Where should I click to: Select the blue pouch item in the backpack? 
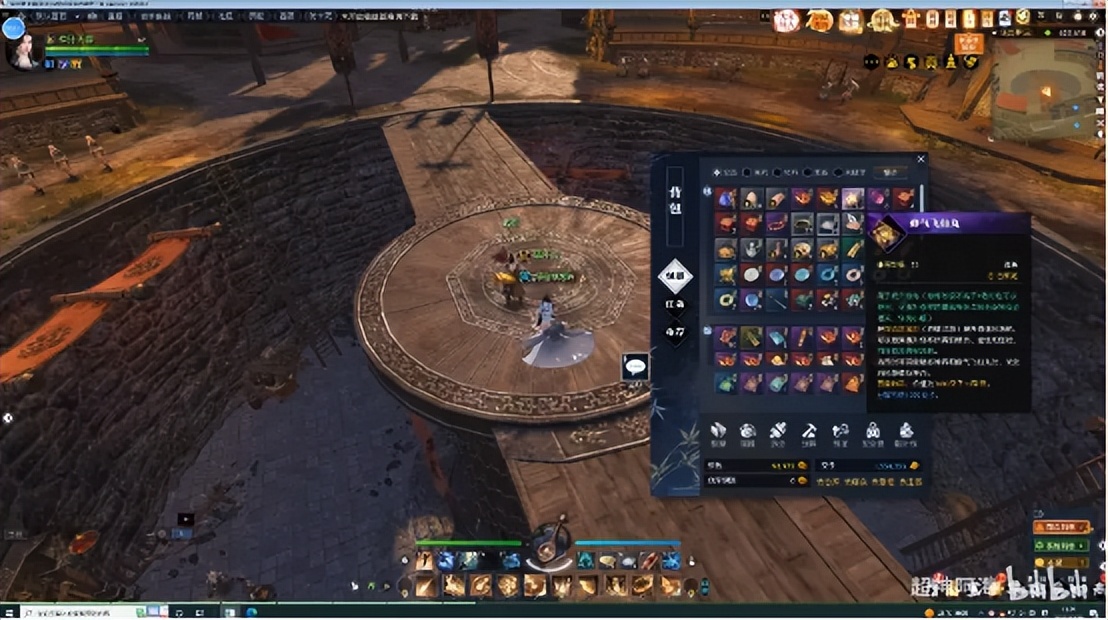[726, 199]
